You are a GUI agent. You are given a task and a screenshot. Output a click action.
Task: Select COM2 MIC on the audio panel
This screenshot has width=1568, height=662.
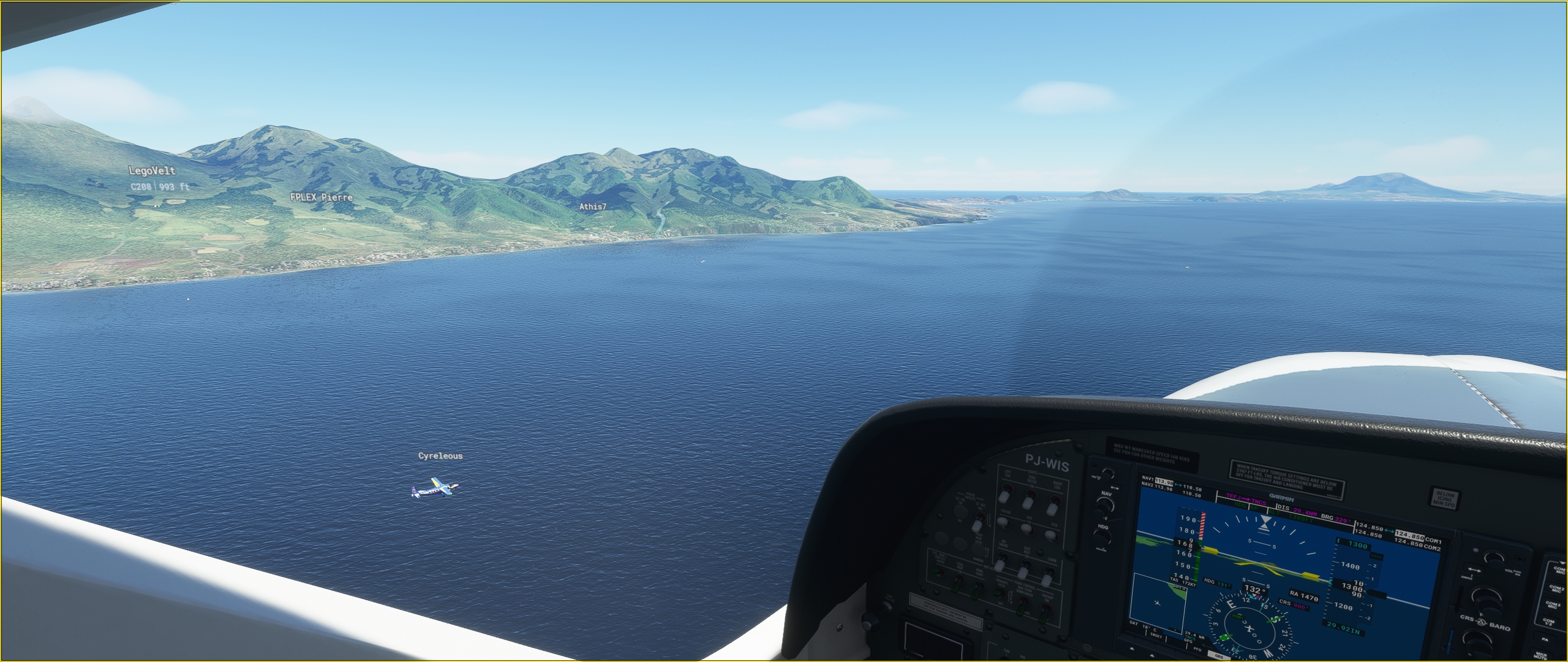pyautogui.click(x=1556, y=589)
